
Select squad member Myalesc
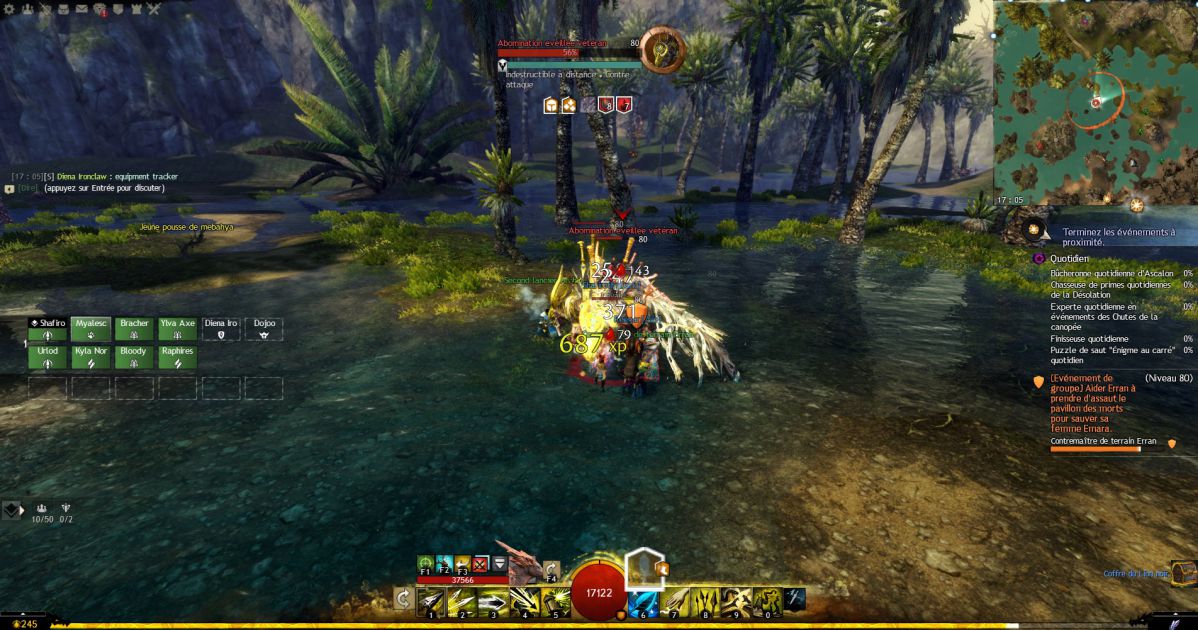(x=90, y=330)
